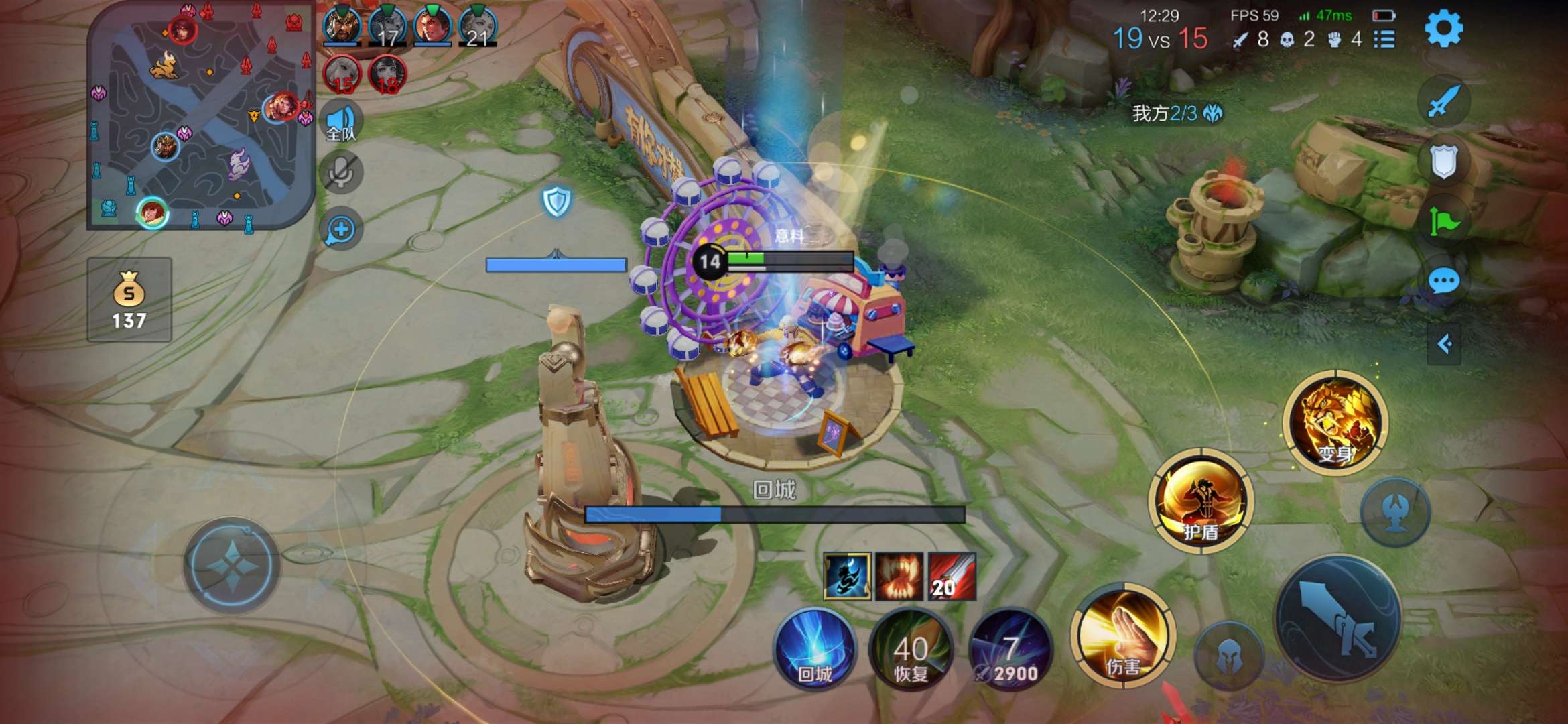Target enemy heroes with the helmet button
Viewport: 1568px width, 724px height.
coord(1228,656)
